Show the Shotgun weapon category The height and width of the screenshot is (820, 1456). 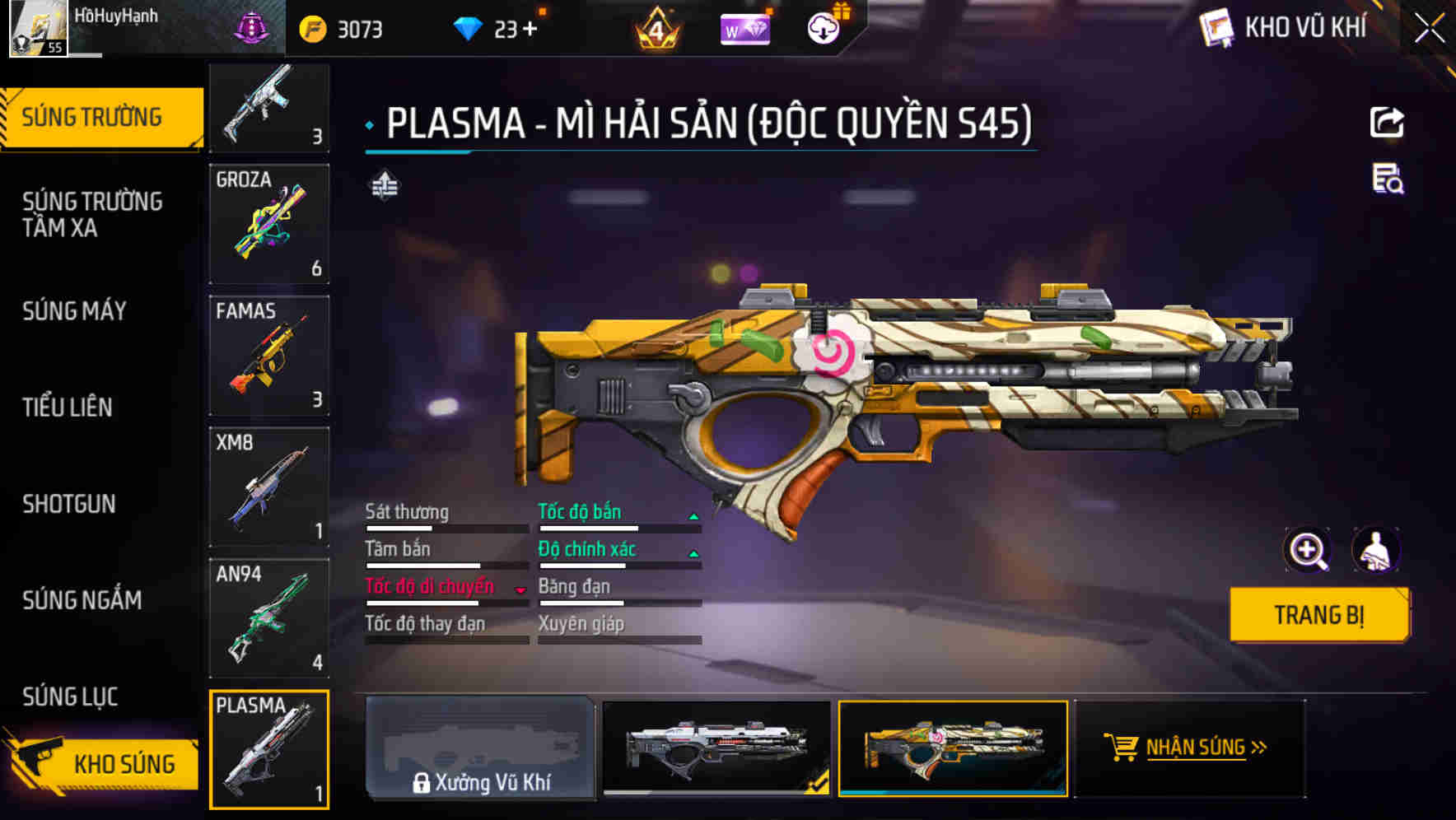coord(69,504)
